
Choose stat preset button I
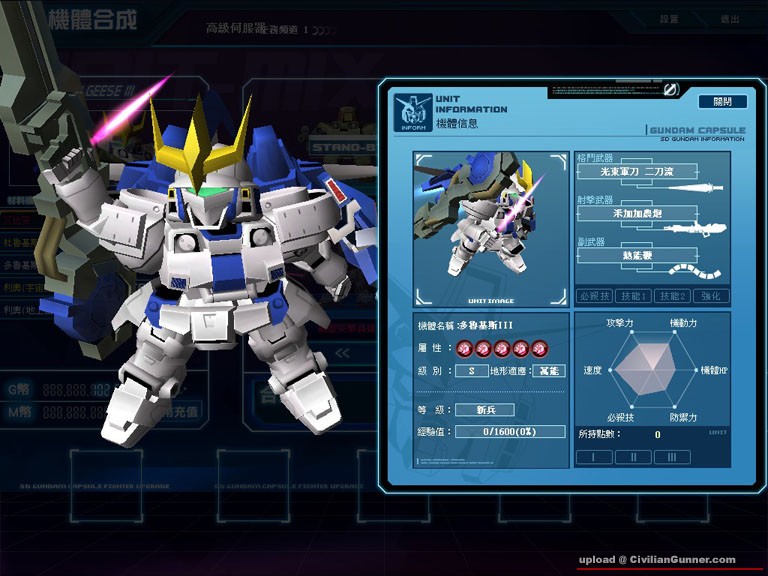594,456
